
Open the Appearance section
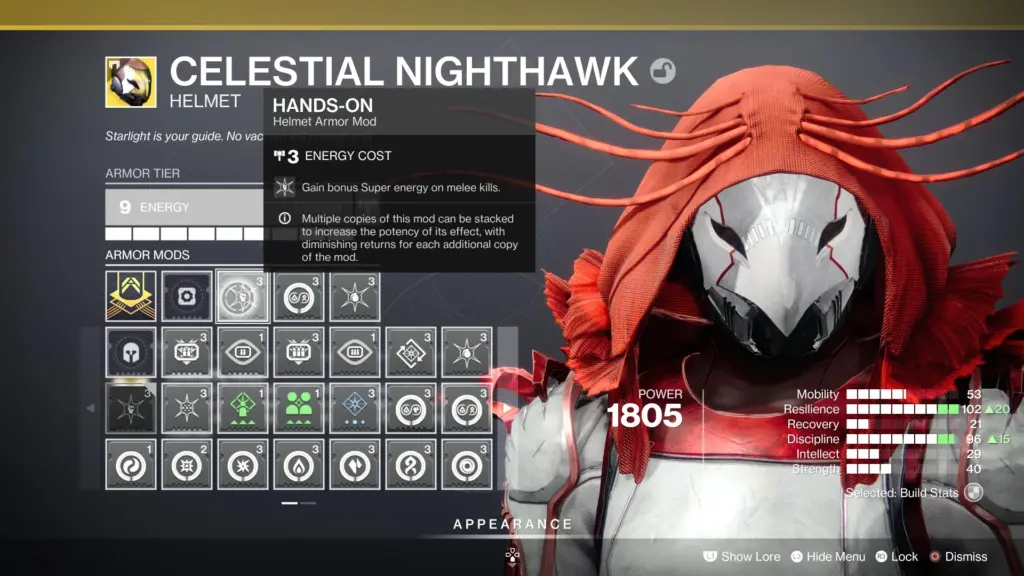[512, 524]
